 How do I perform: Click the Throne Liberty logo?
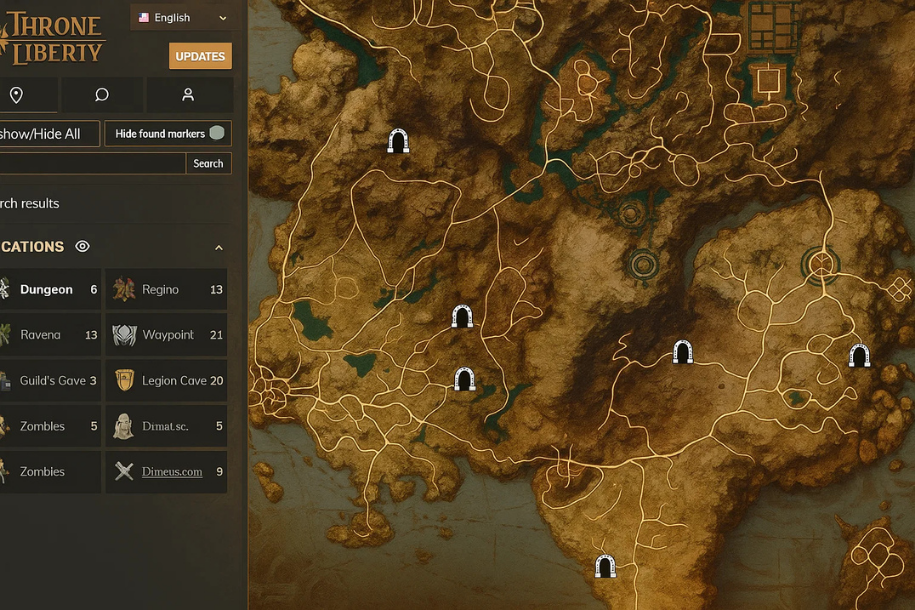pos(55,38)
